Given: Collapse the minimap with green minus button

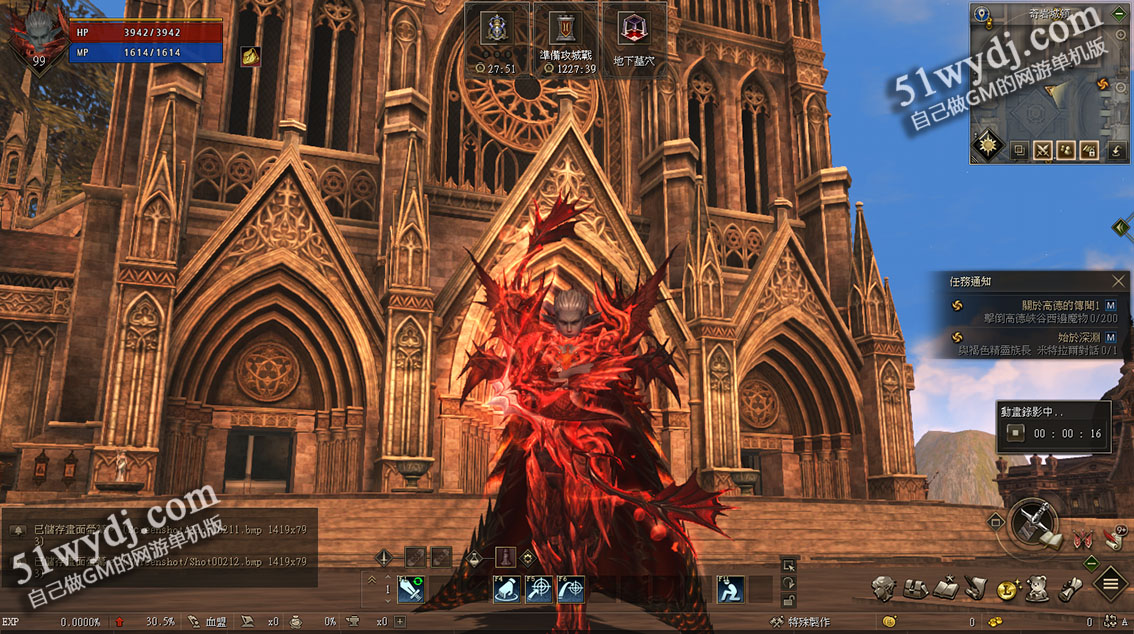Looking at the screenshot, I should coord(1118,14).
